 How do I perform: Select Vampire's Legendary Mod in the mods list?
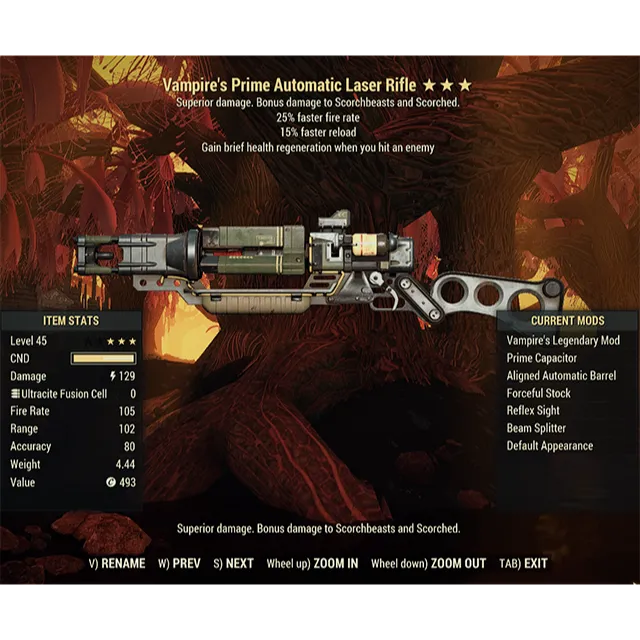coord(563,341)
